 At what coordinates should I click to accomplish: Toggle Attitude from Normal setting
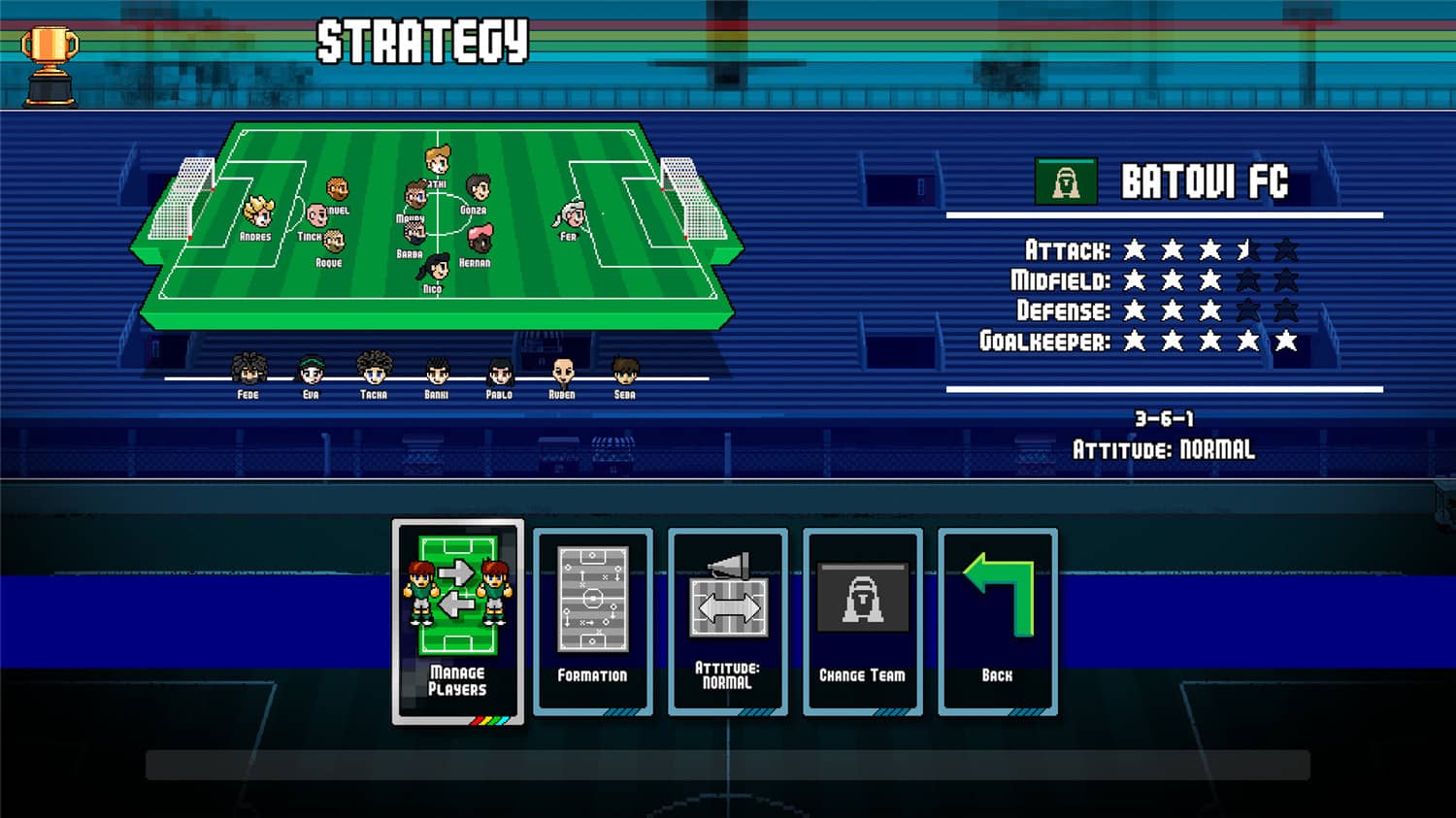tap(727, 676)
